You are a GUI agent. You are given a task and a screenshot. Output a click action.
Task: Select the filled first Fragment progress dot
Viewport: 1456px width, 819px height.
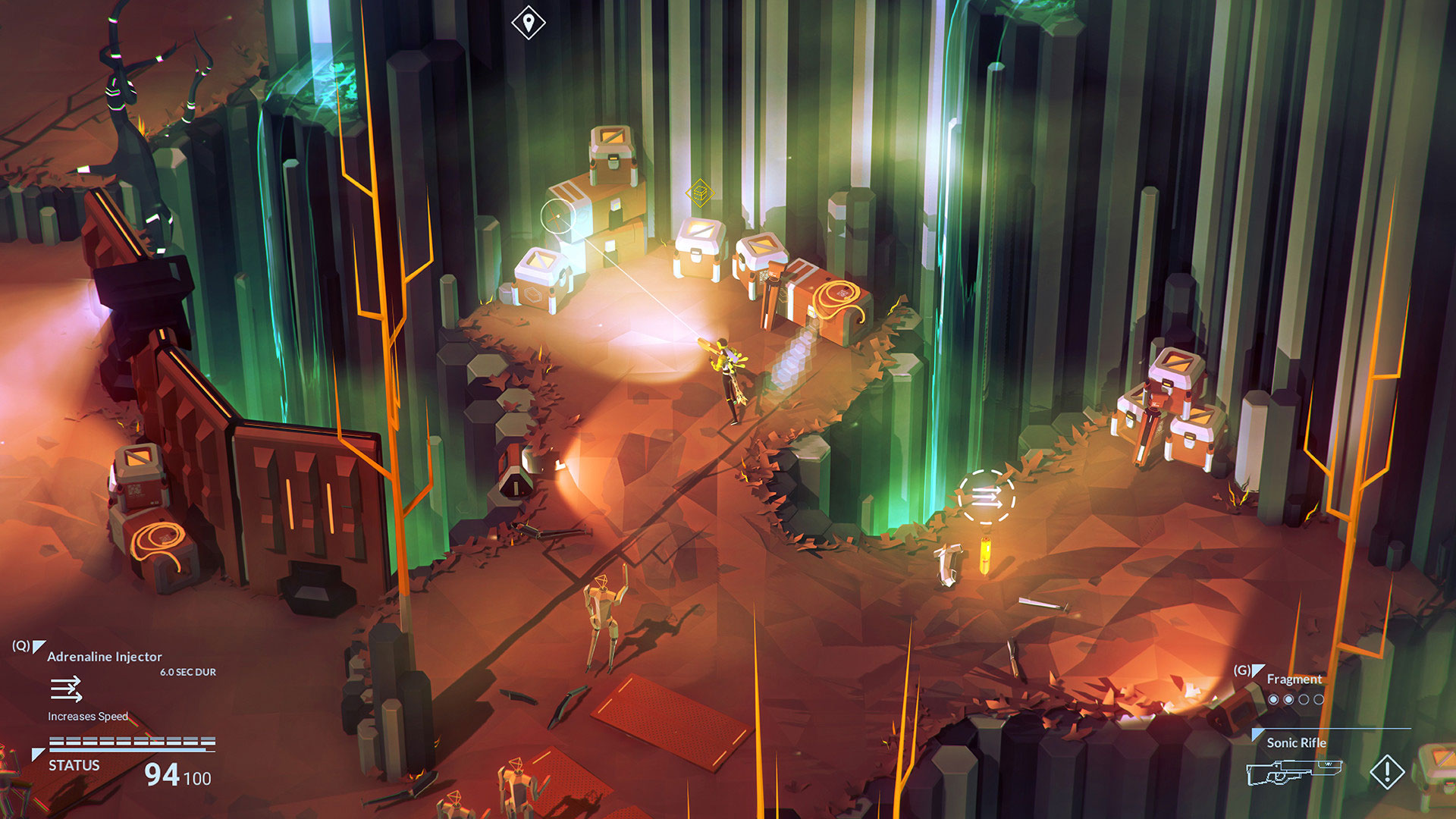[1274, 699]
